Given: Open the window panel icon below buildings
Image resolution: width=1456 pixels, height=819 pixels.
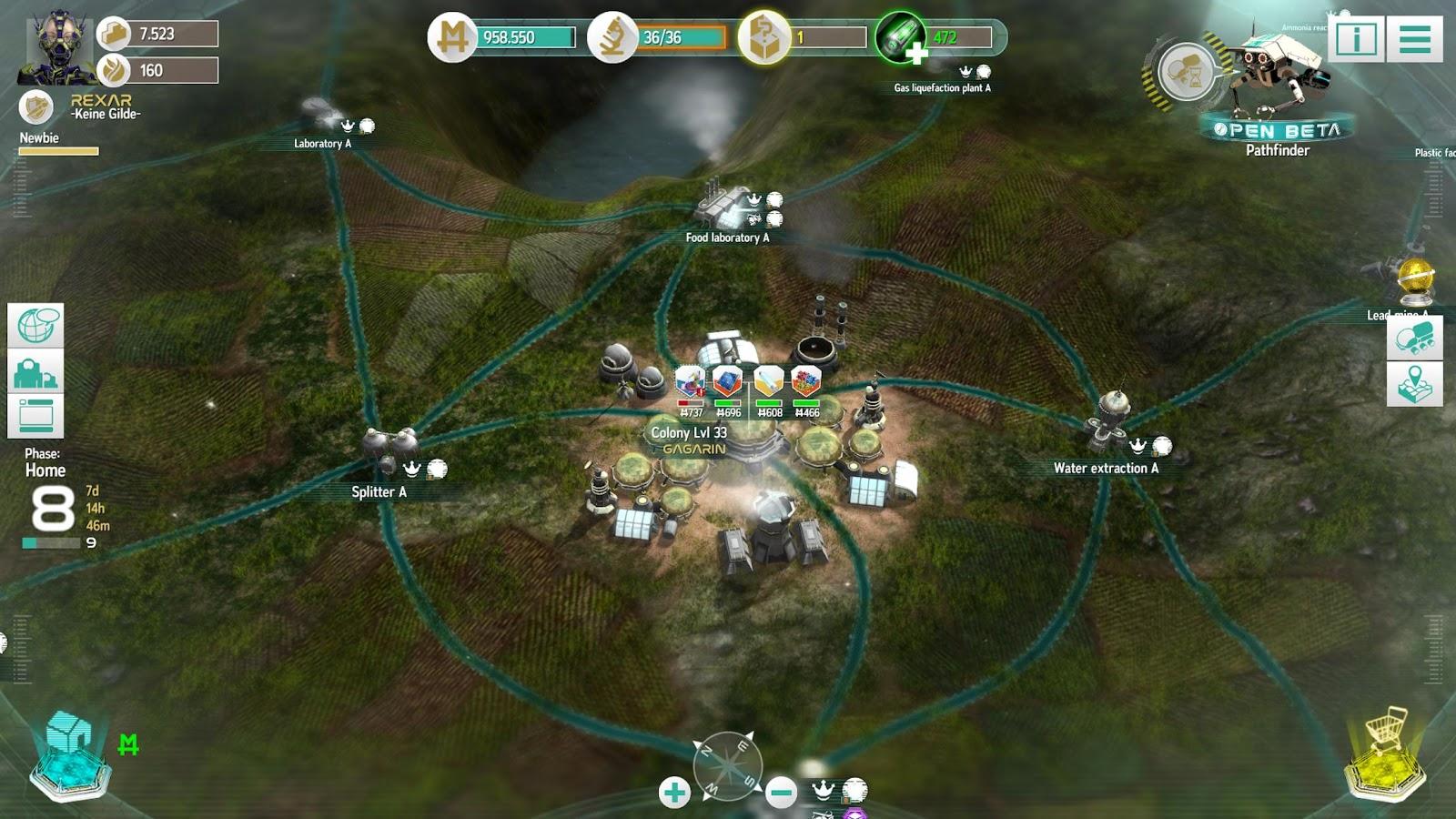Looking at the screenshot, I should [35, 416].
